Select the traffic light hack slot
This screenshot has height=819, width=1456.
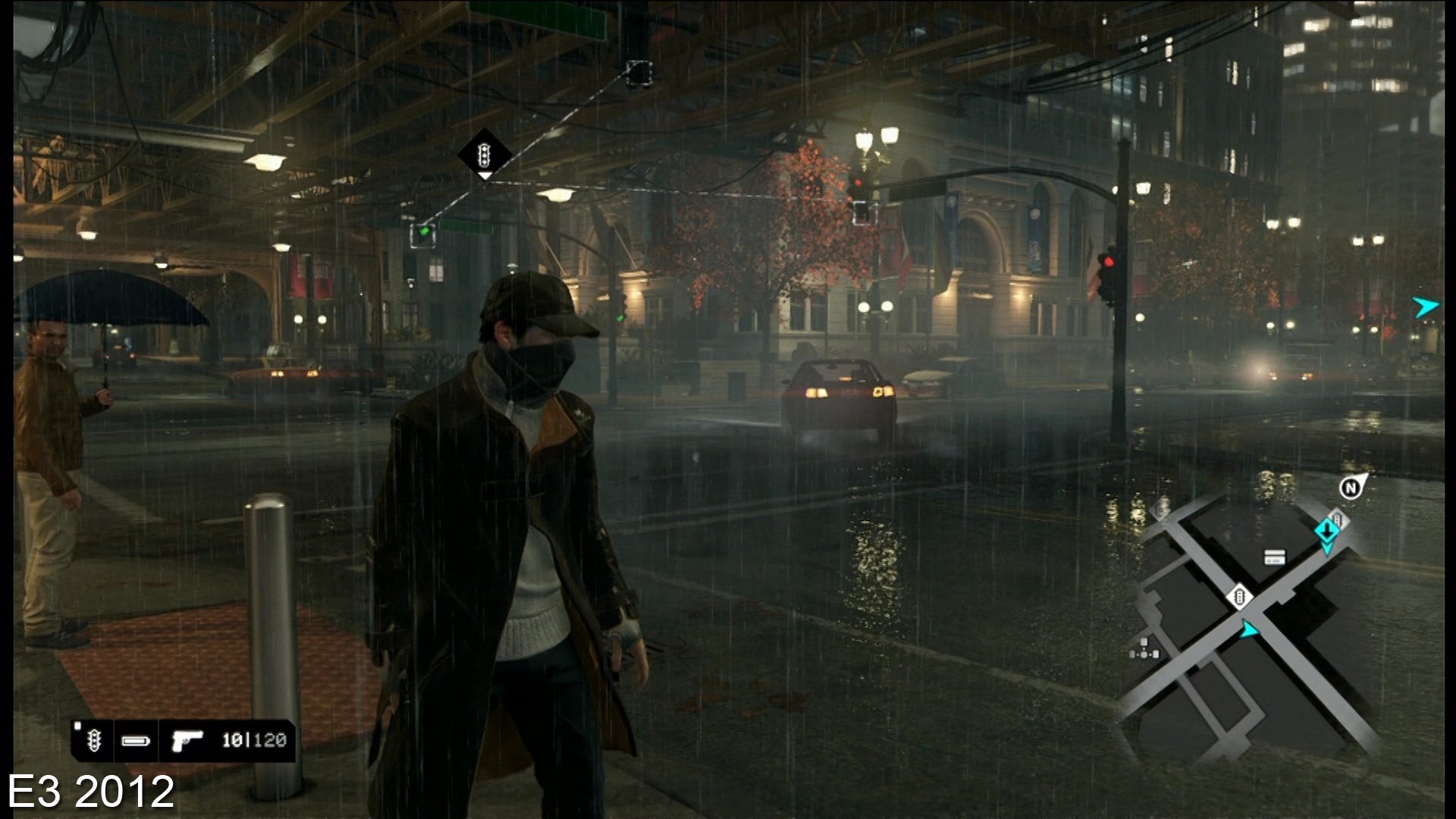(94, 741)
